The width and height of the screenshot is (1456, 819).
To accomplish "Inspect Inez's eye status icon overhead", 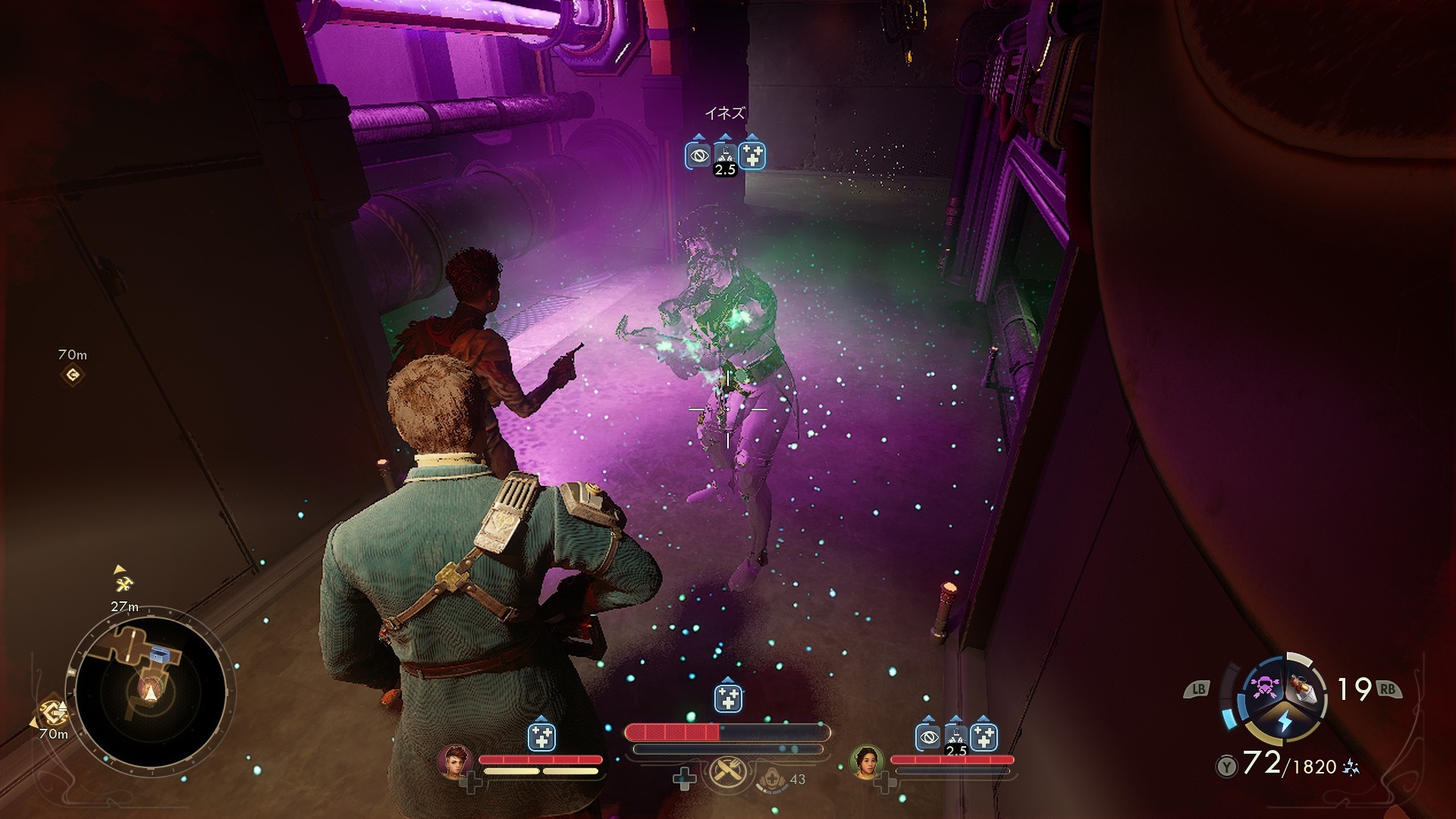I will pyautogui.click(x=698, y=155).
